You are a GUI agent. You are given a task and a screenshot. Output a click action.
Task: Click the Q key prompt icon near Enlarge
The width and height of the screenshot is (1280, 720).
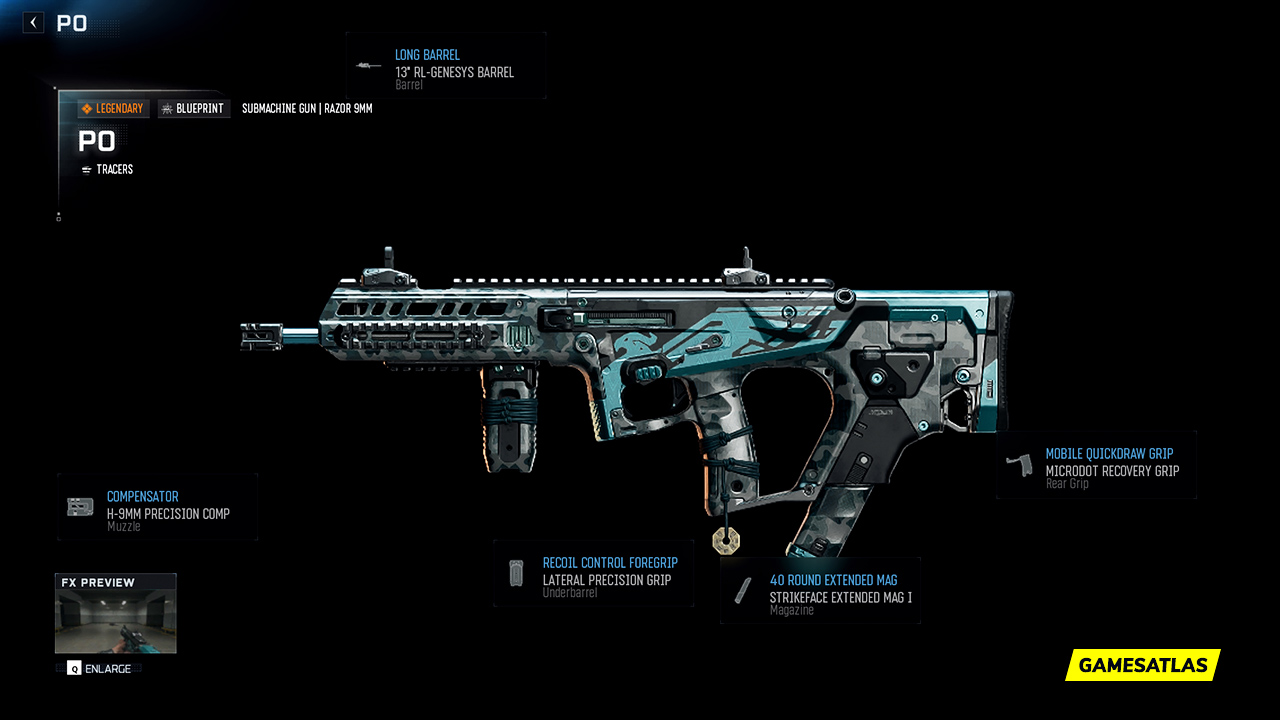(x=72, y=668)
